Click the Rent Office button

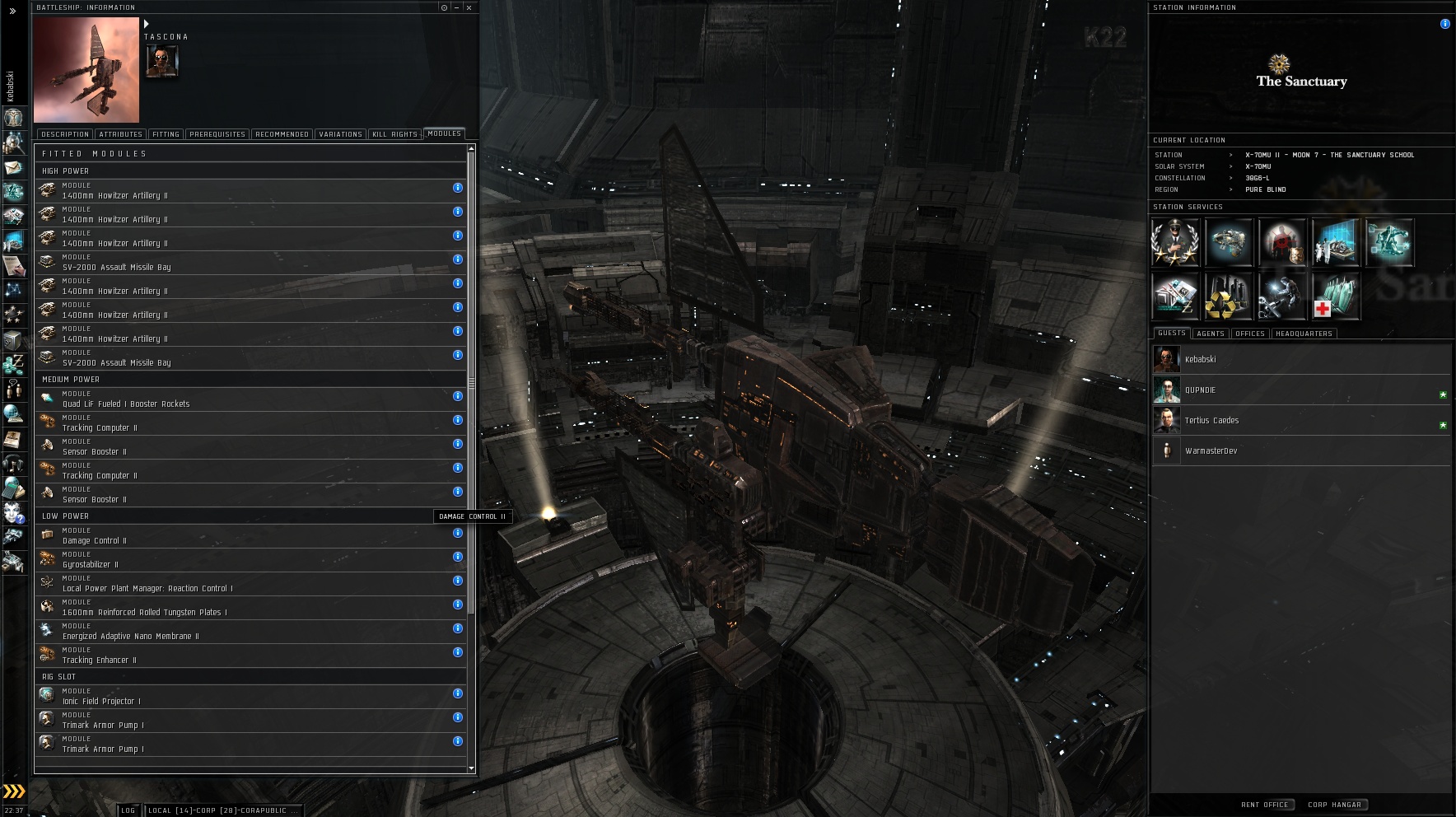tap(1265, 805)
